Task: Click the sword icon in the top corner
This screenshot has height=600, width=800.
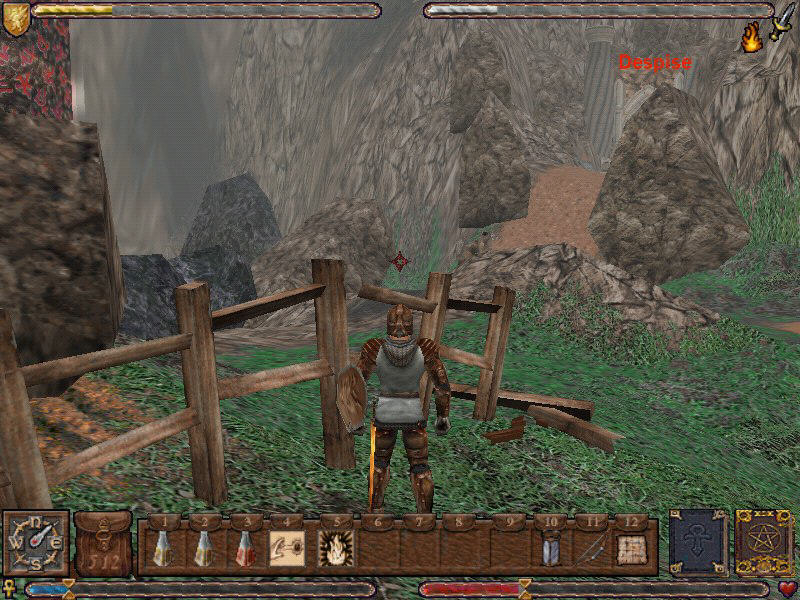Action: coord(781,20)
